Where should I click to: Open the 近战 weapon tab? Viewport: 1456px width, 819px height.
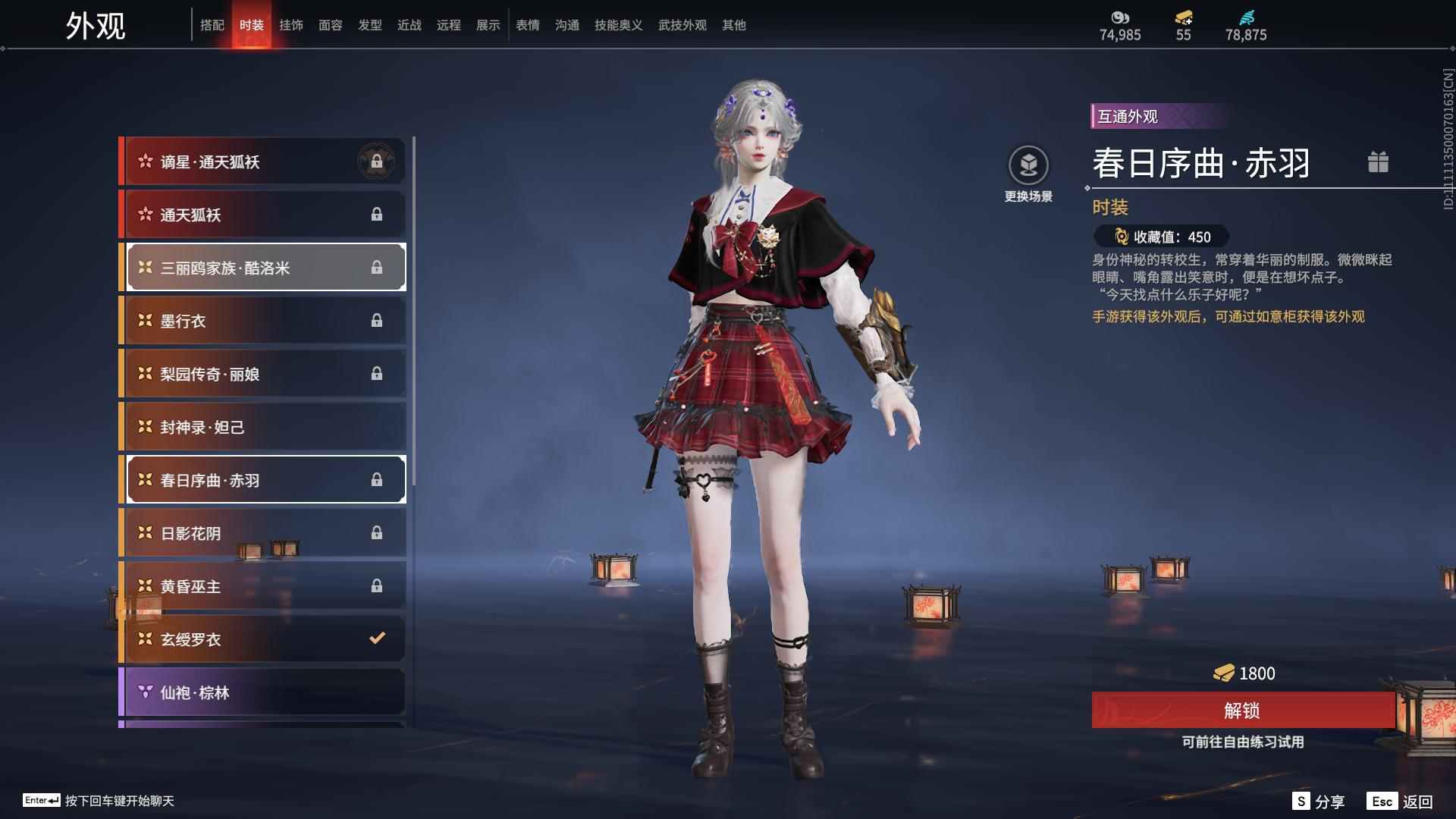click(409, 25)
